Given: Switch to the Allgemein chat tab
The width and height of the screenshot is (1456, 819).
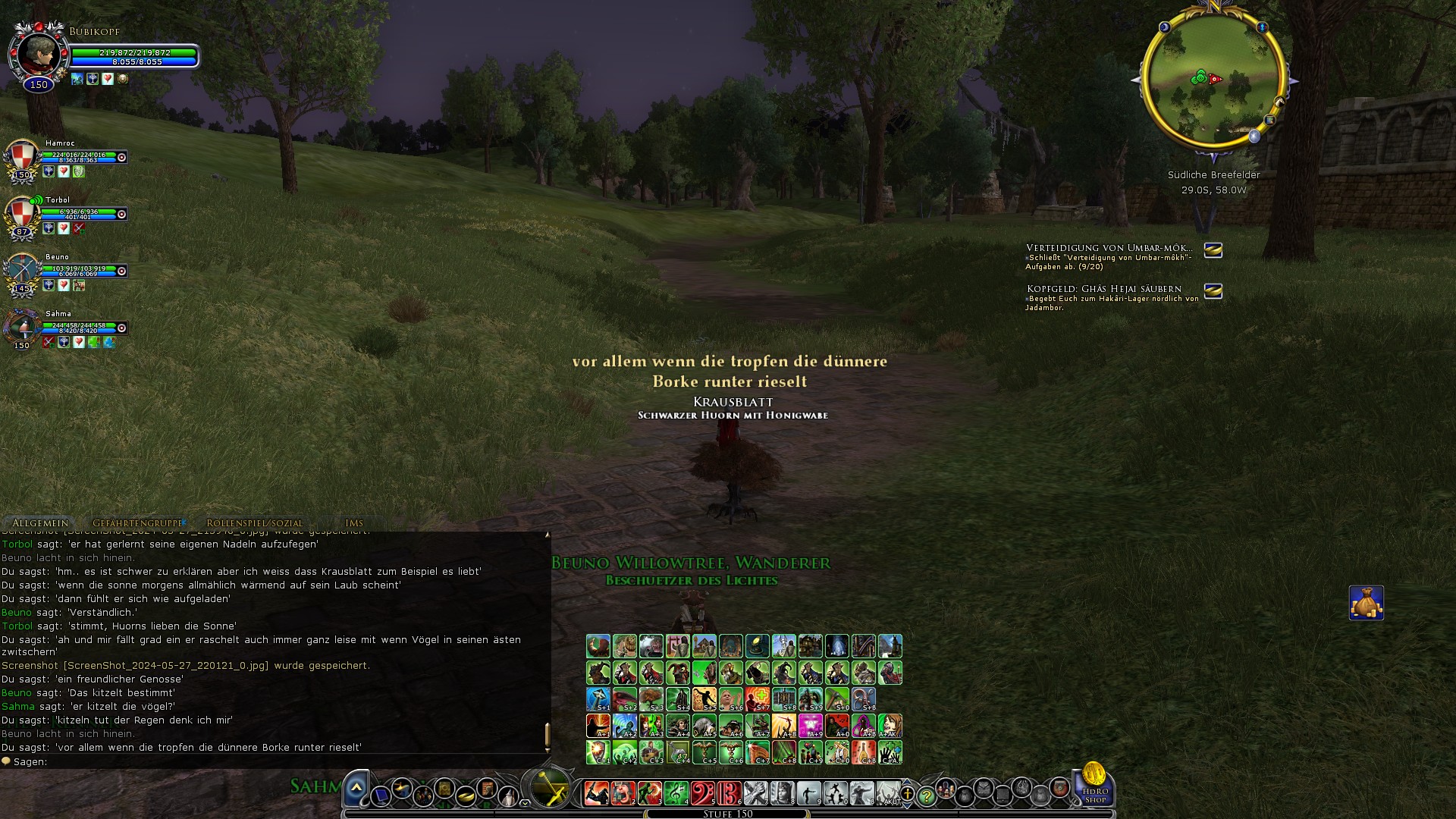Looking at the screenshot, I should [x=40, y=523].
